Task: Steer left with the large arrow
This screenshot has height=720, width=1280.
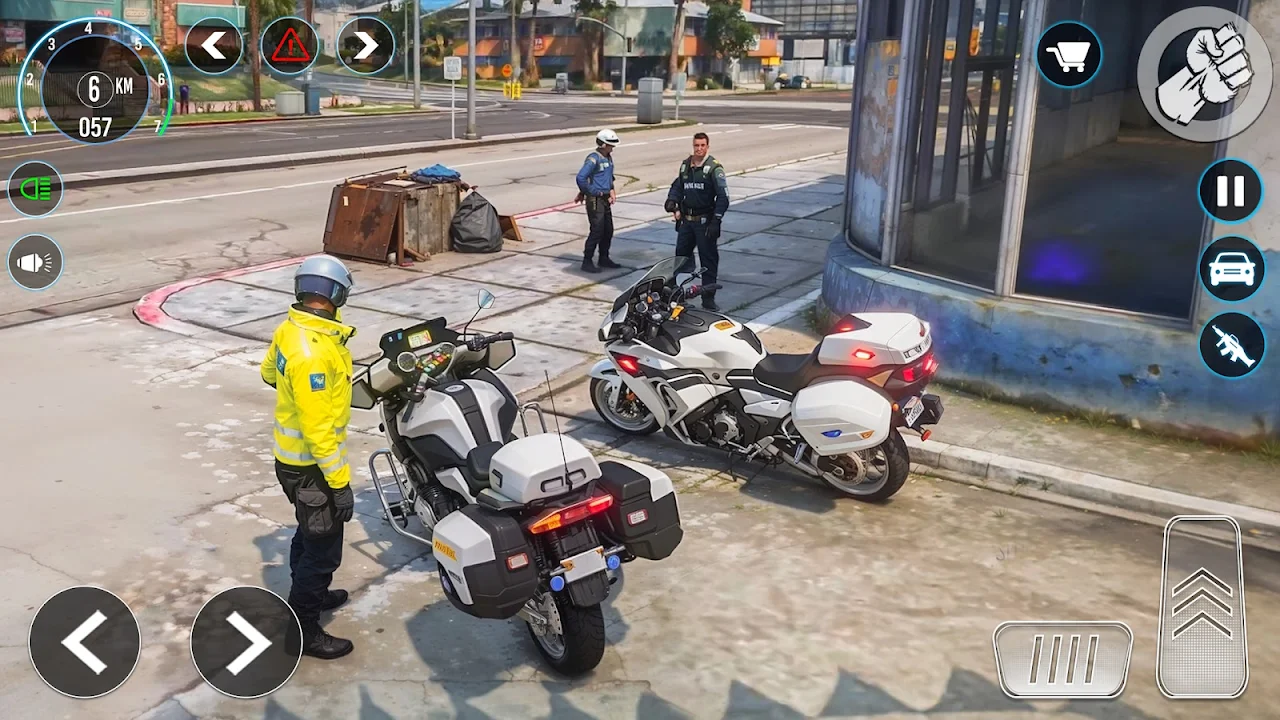Action: pyautogui.click(x=84, y=641)
